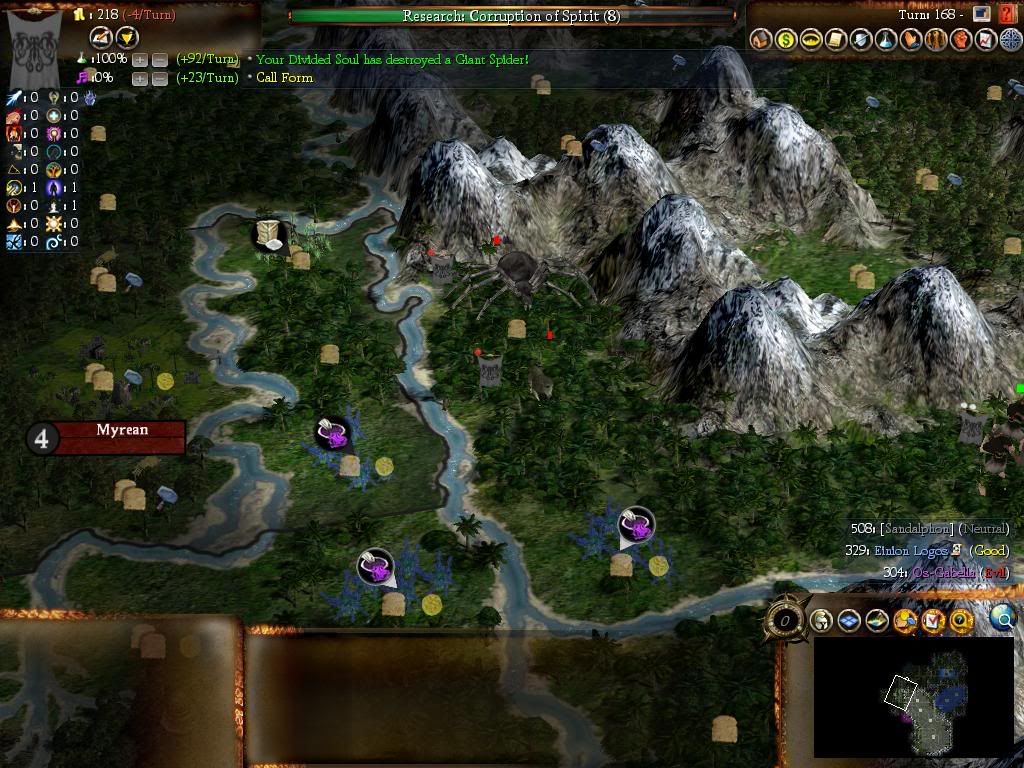Toggle the scores checklist display button
Viewport: 1024px width, 768px height.
933,621
